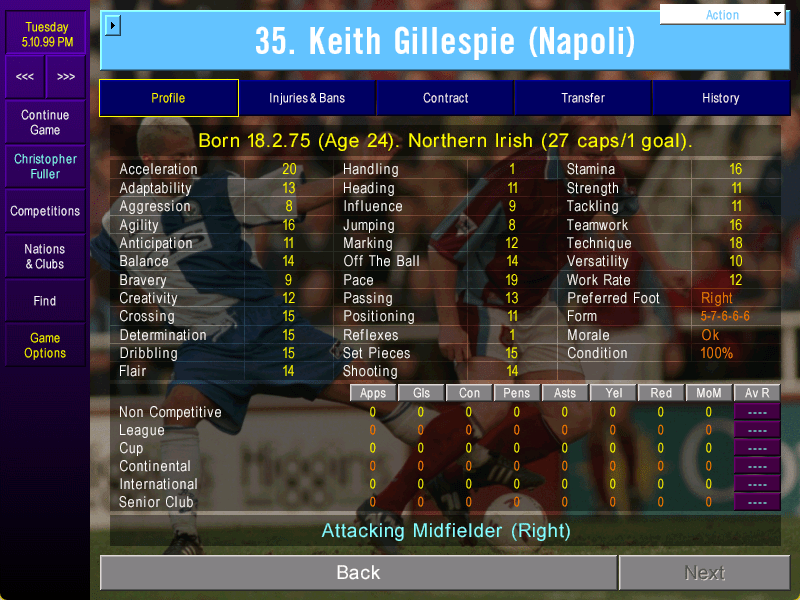Click Continue Game in sidebar
The image size is (800, 600).
point(45,123)
